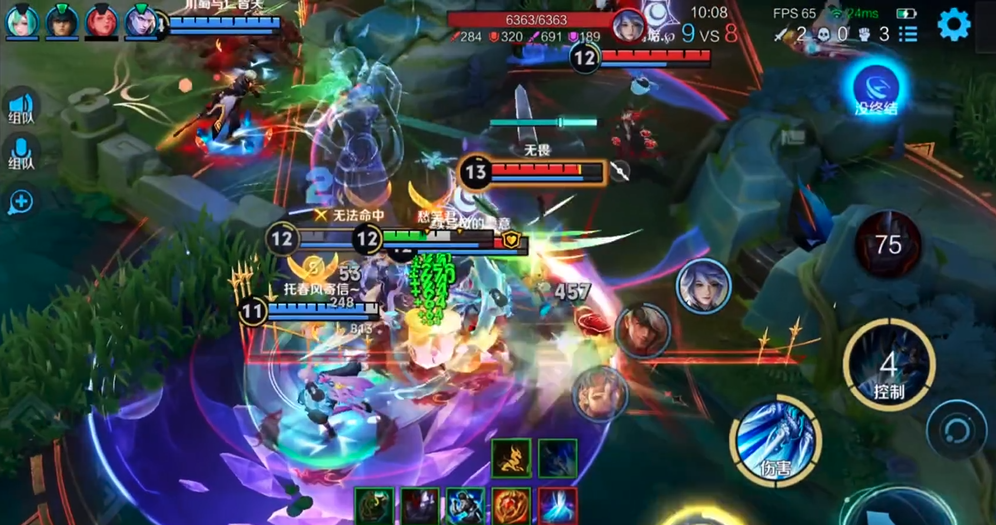
Task: Open the settings gear menu
Action: coord(953,24)
